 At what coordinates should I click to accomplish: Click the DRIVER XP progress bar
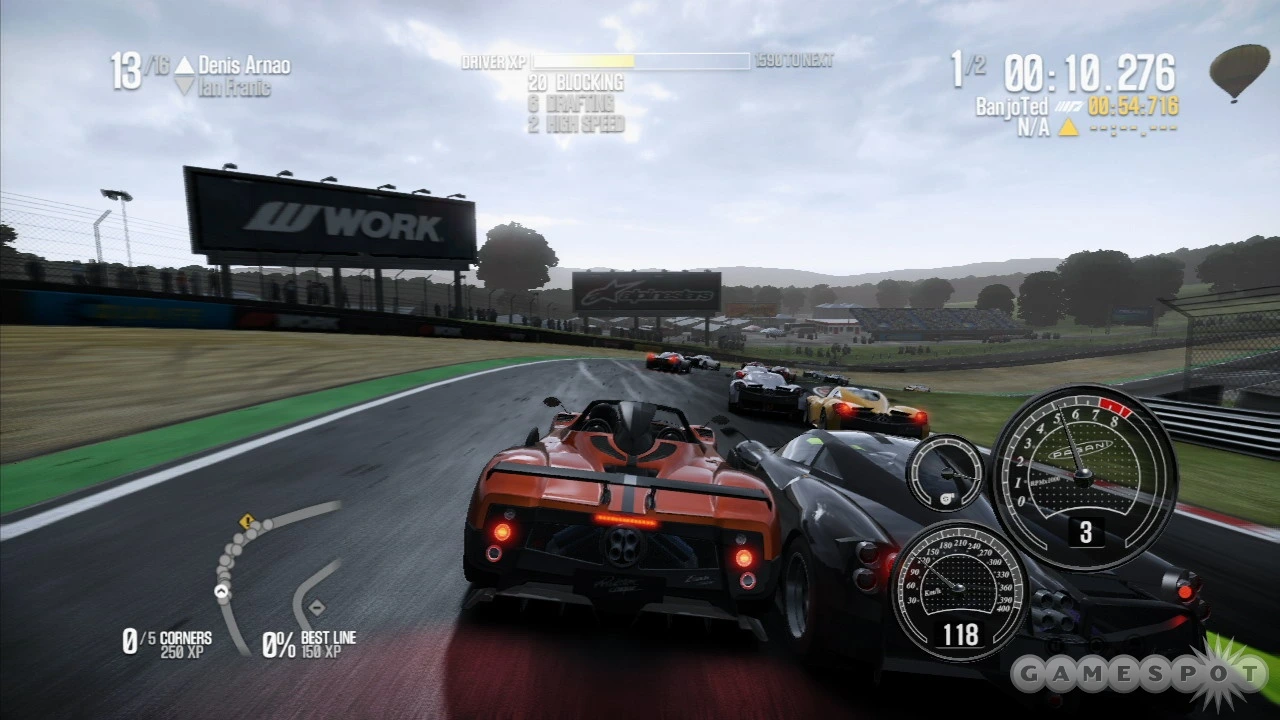point(640,62)
